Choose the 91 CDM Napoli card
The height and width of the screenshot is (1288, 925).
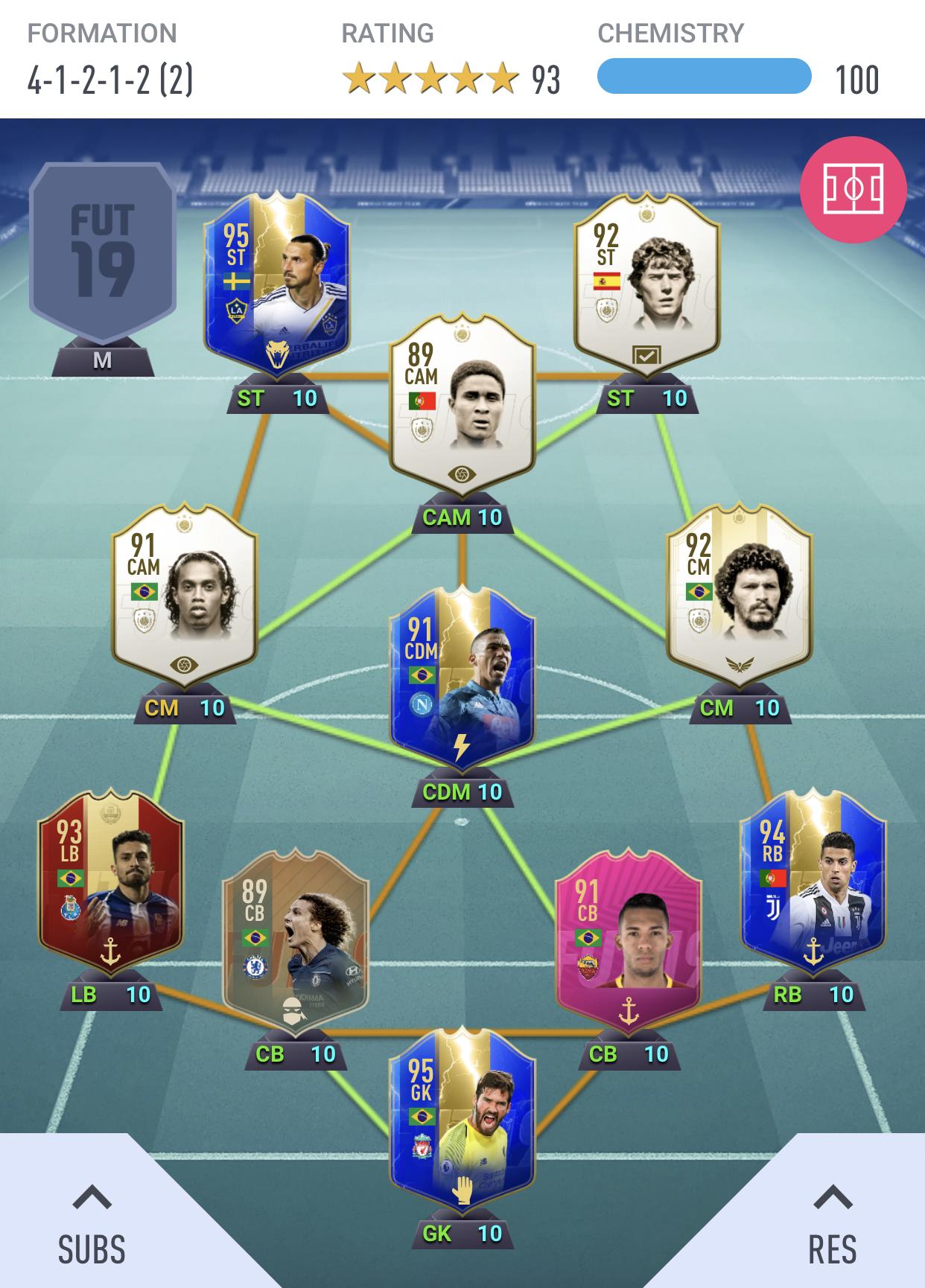click(462, 679)
